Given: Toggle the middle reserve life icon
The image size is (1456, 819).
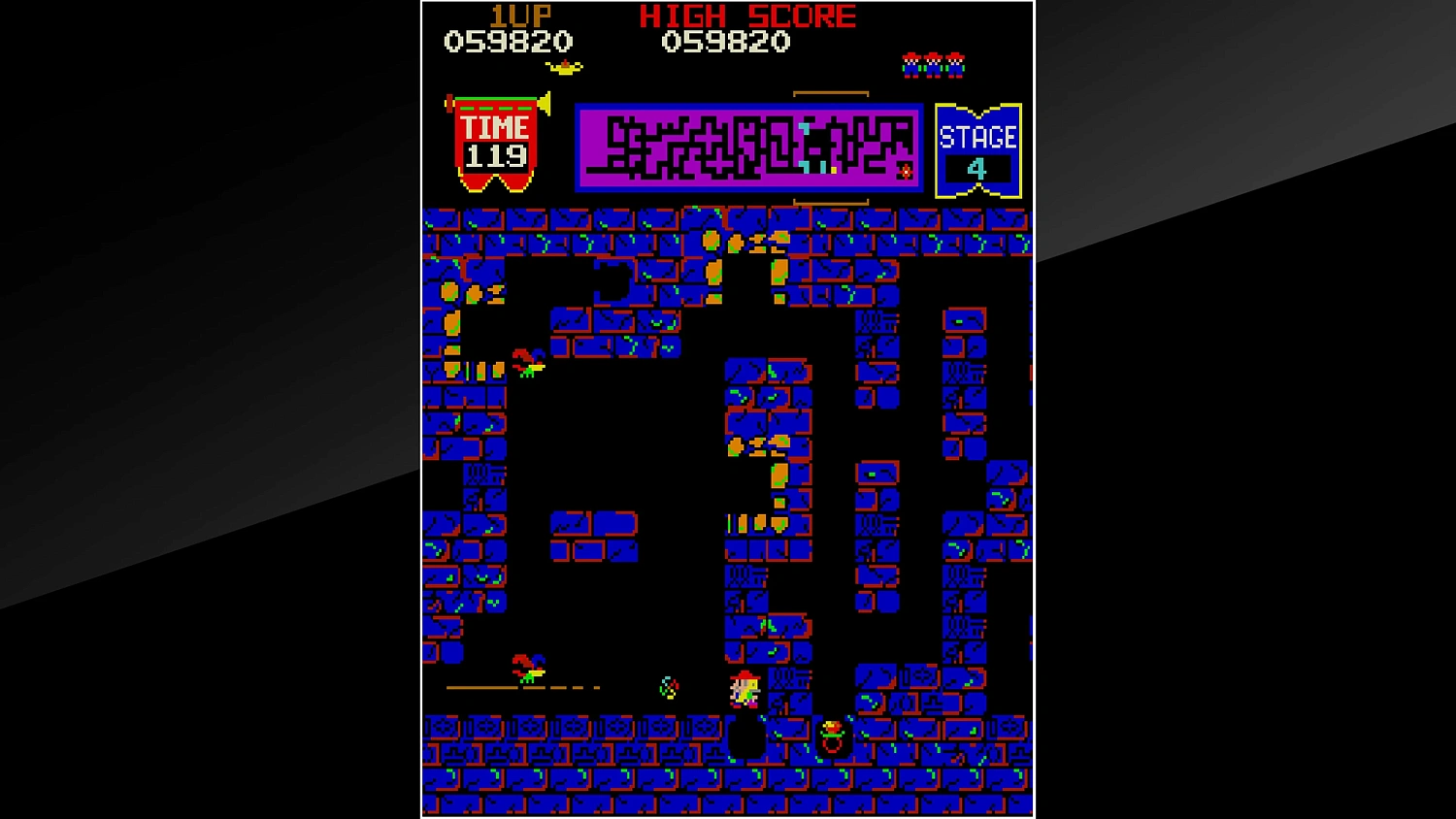Looking at the screenshot, I should pos(932,63).
